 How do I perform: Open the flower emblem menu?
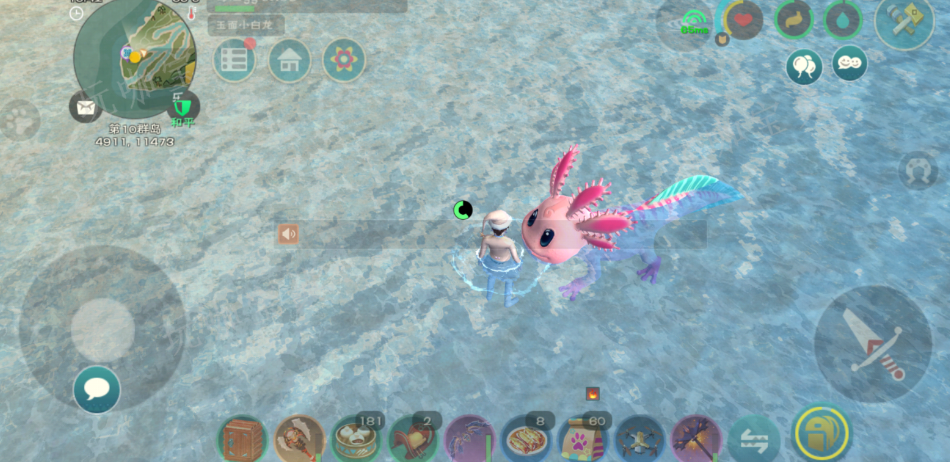[344, 60]
